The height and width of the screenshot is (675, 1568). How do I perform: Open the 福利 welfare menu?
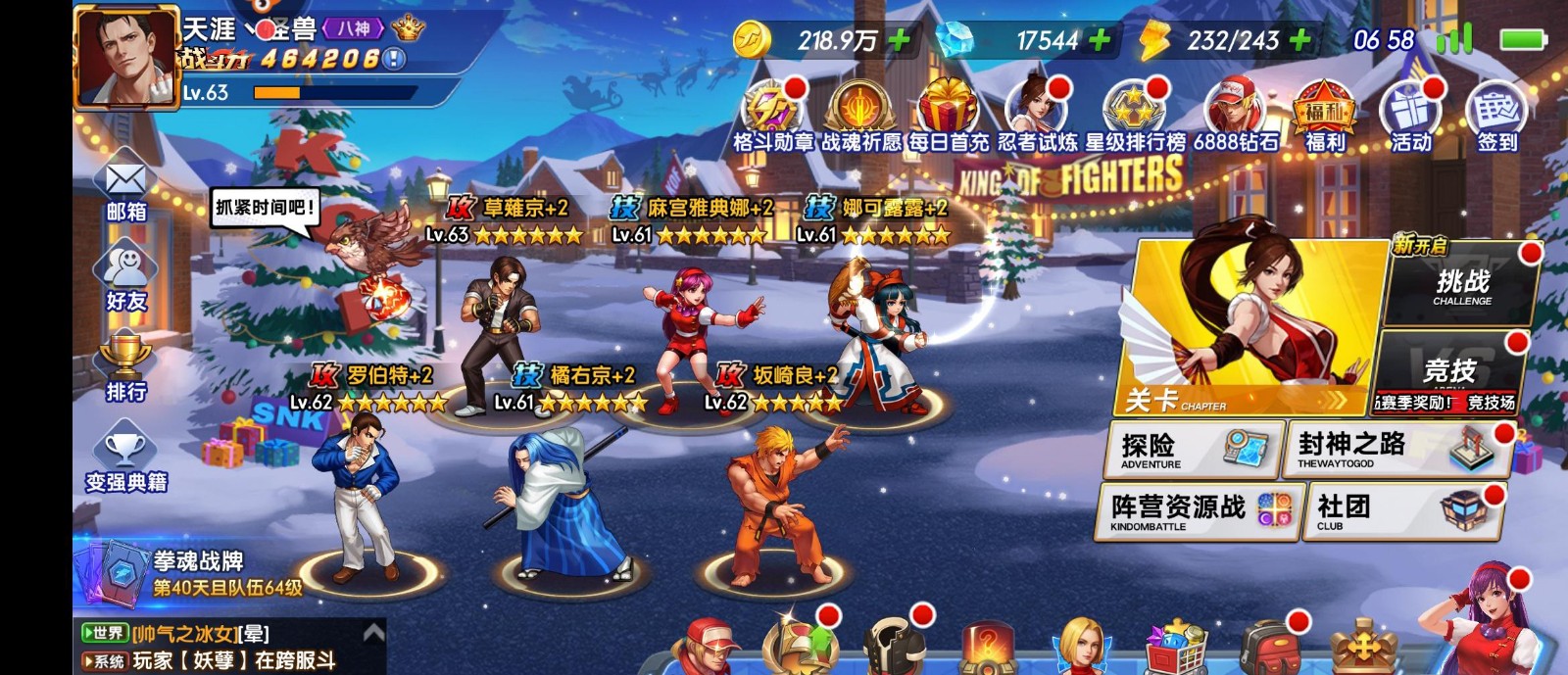click(x=1324, y=116)
